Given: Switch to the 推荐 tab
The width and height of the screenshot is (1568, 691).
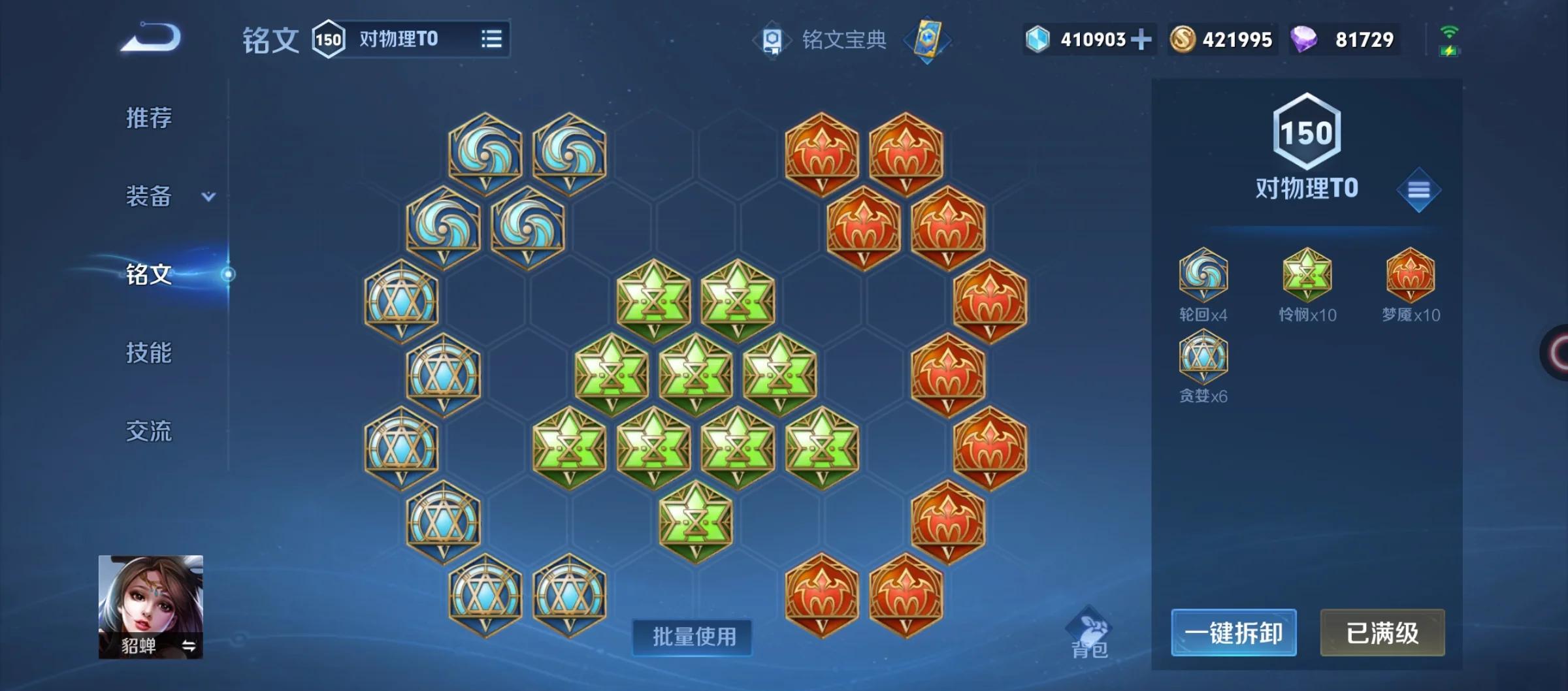Looking at the screenshot, I should [148, 119].
